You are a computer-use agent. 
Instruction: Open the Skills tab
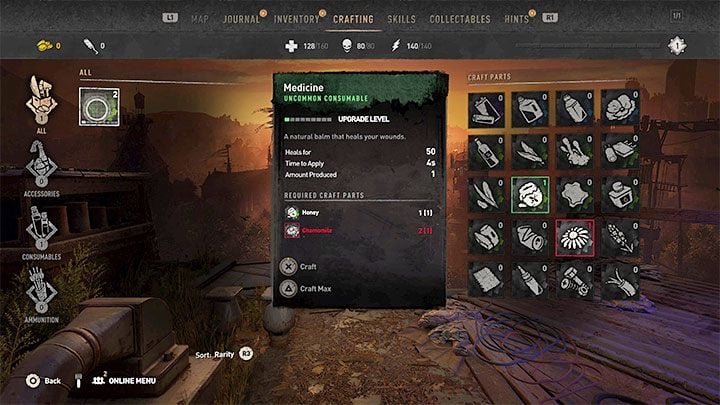pyautogui.click(x=401, y=18)
